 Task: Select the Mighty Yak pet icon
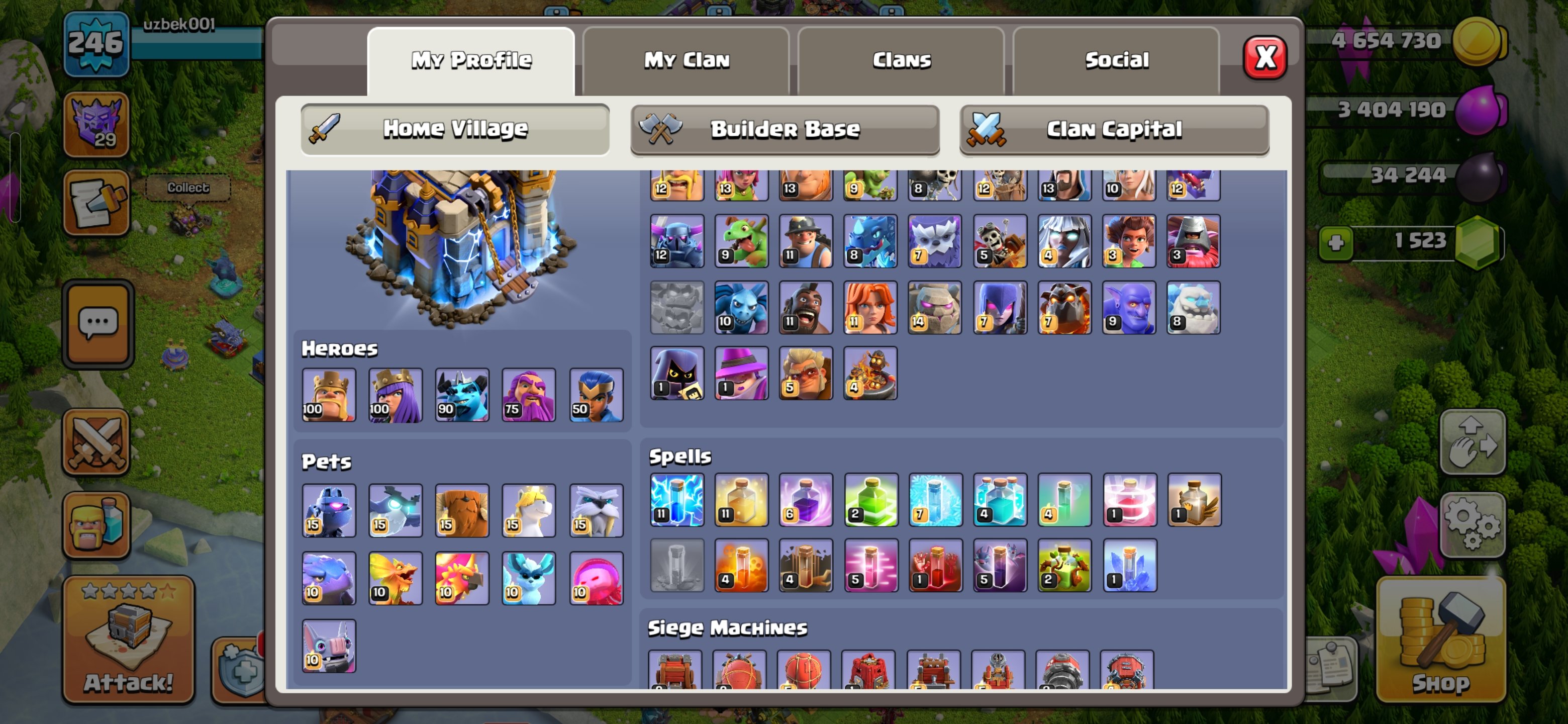(x=462, y=510)
